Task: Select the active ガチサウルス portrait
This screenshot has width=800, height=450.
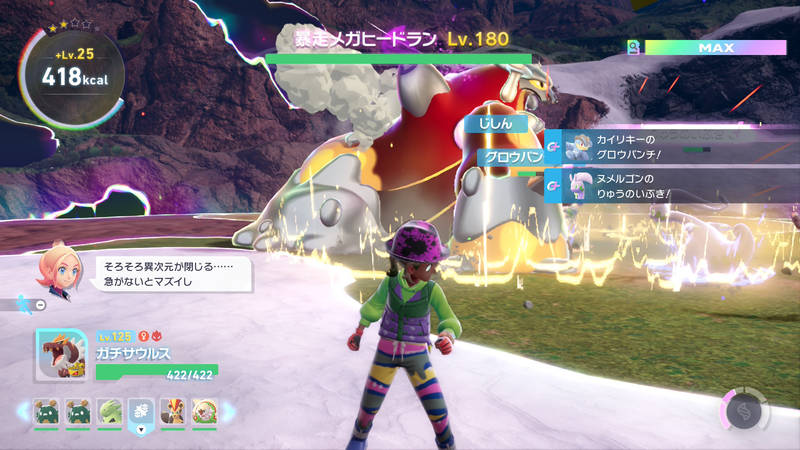Action: [x=61, y=356]
